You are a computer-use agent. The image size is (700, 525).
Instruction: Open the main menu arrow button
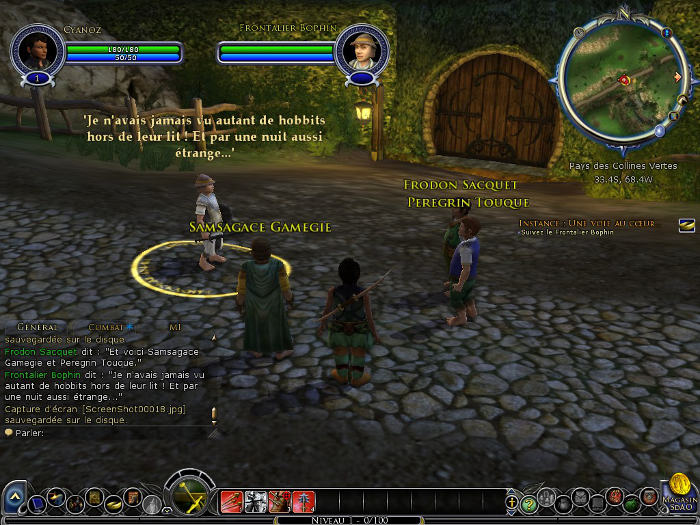pyautogui.click(x=14, y=497)
